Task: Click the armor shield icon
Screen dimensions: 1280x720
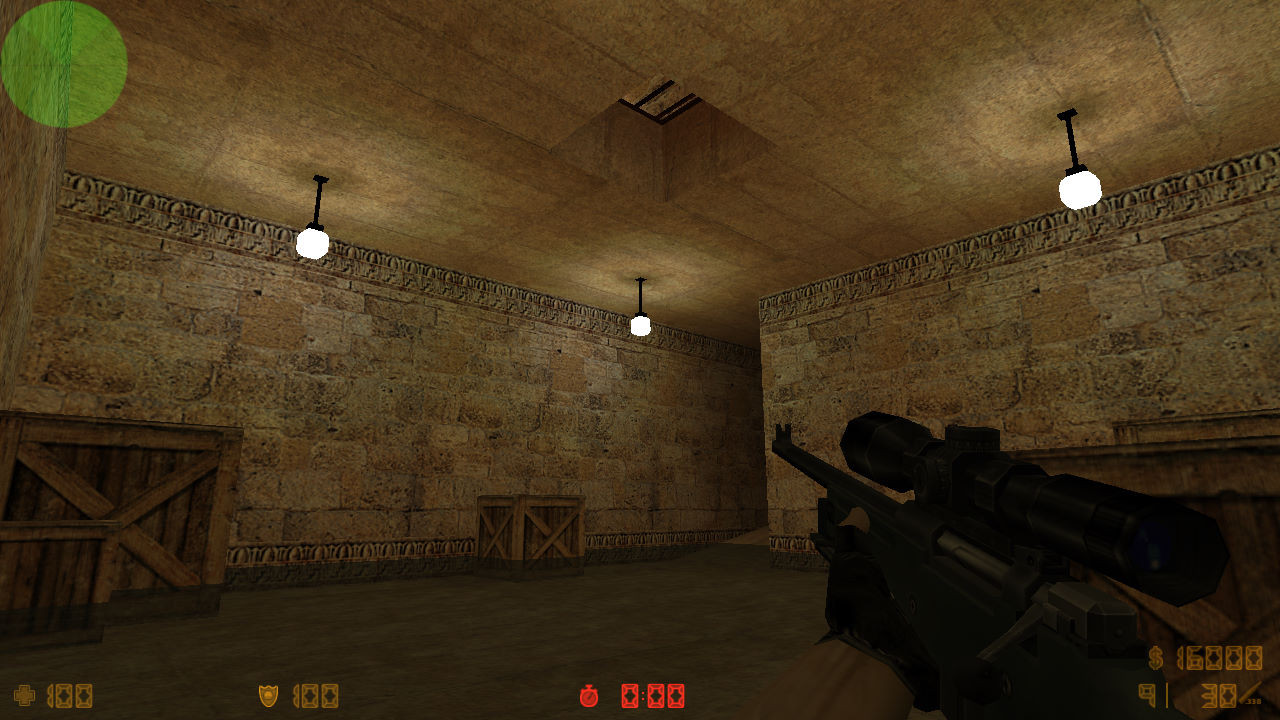Action: coord(268,695)
